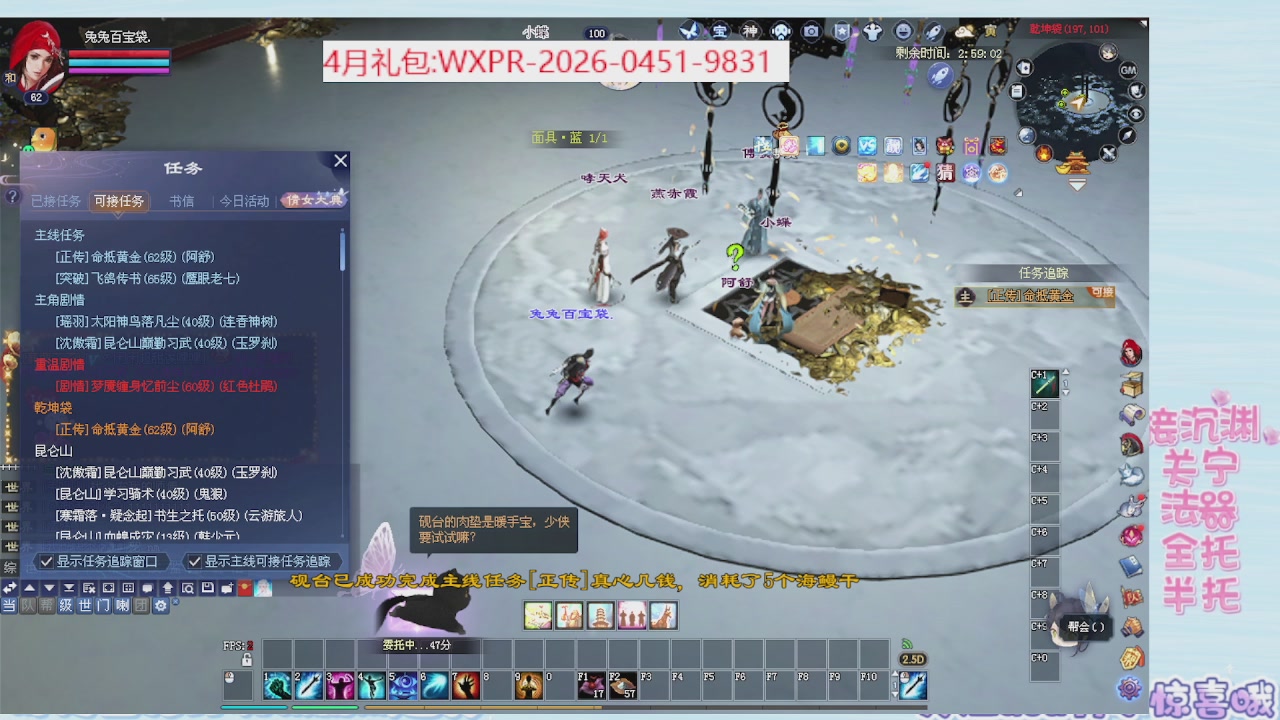Click the rocket boost icon near the countdown timer

click(x=934, y=31)
